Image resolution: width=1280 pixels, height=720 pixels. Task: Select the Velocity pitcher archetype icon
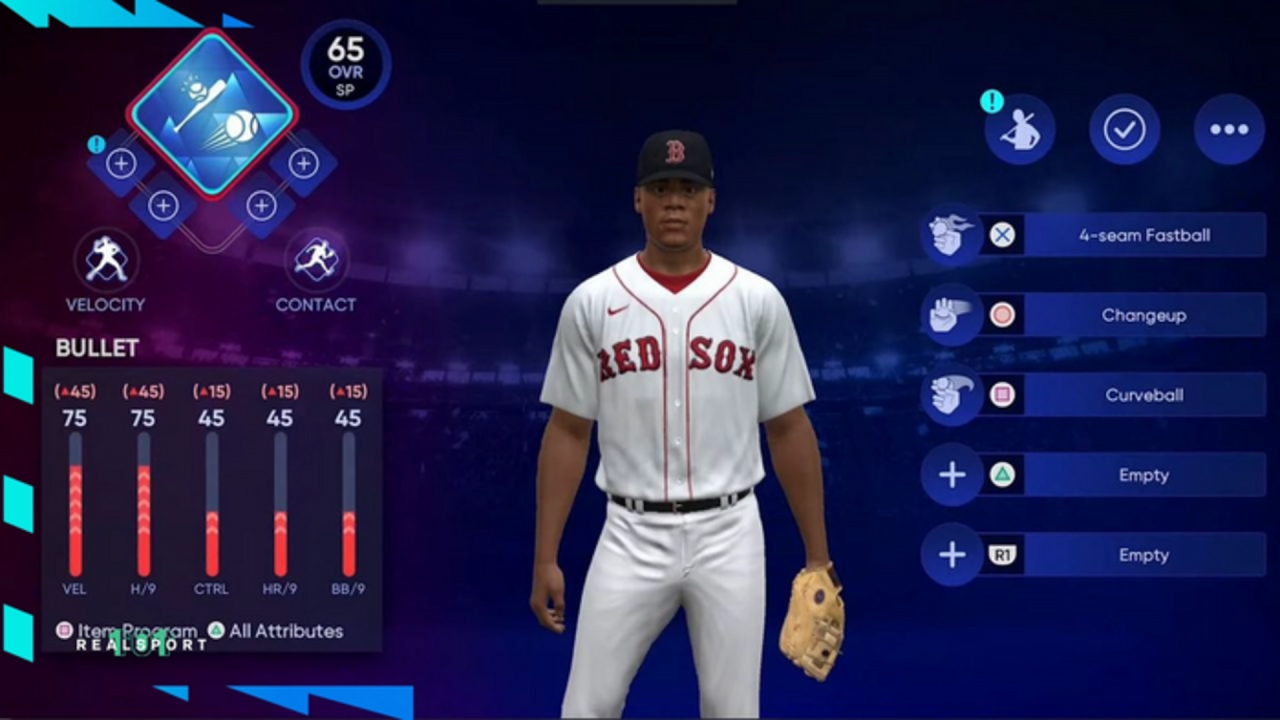pyautogui.click(x=106, y=260)
